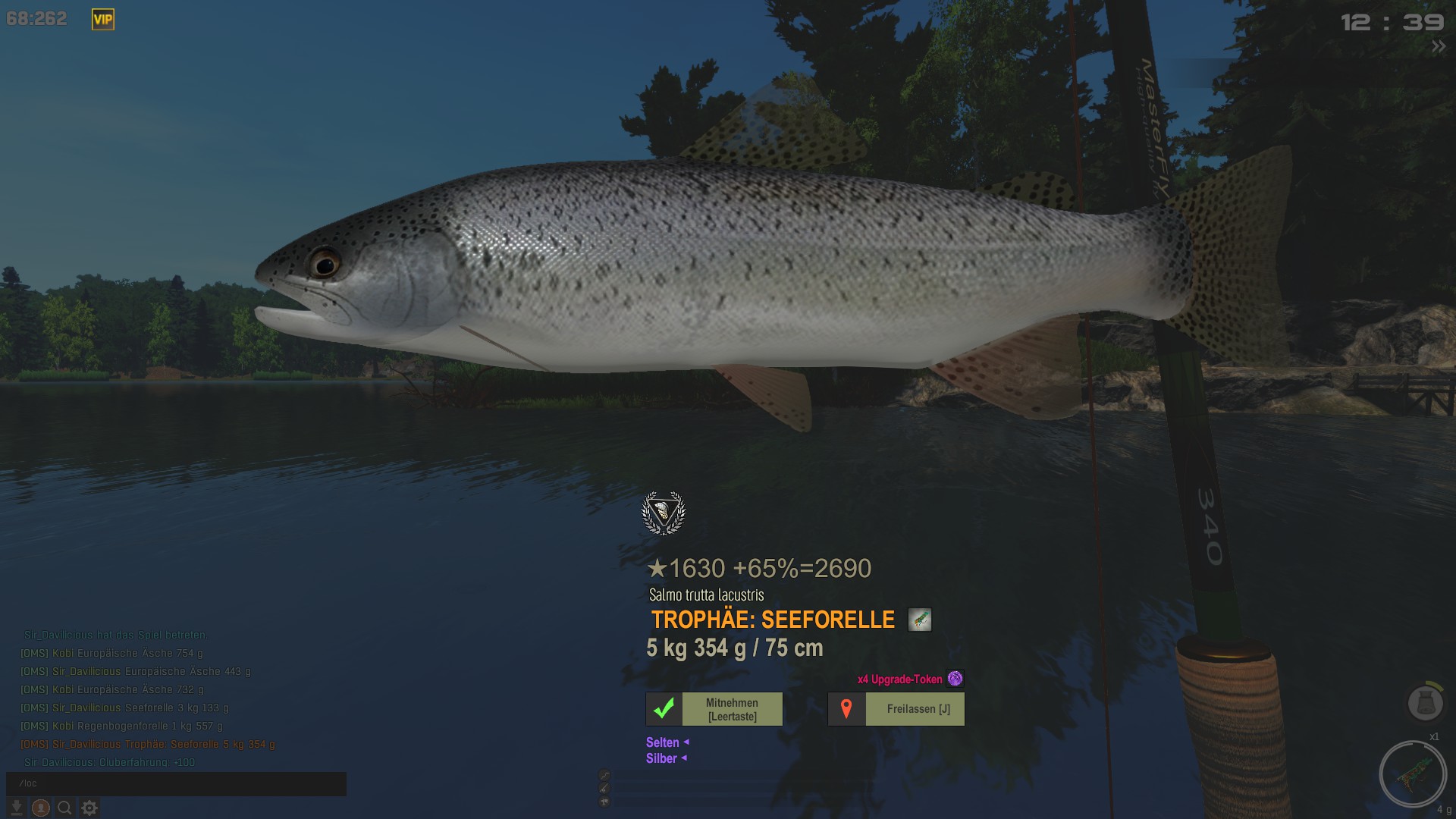Click the orange player profile chat icon
Viewport: 1456px width, 819px height.
41,808
